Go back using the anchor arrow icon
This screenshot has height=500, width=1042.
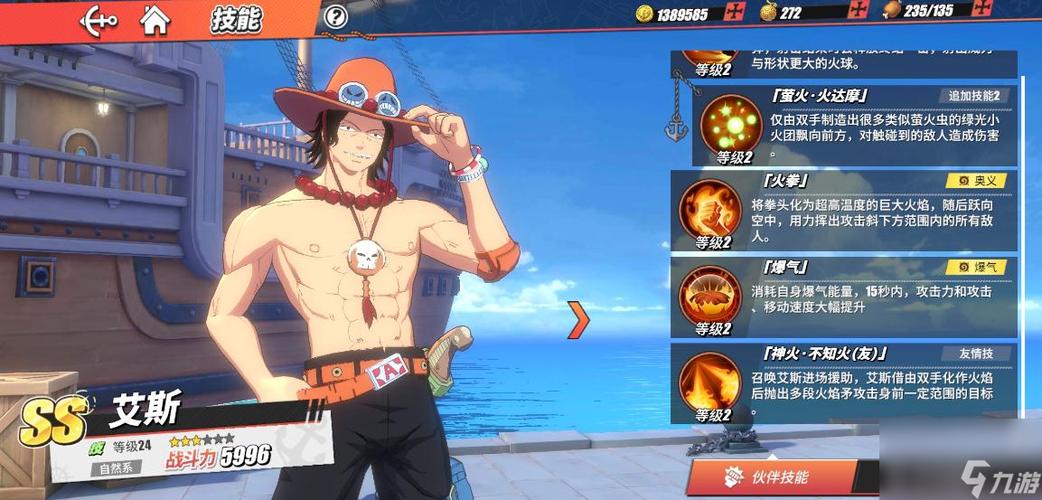[x=98, y=18]
